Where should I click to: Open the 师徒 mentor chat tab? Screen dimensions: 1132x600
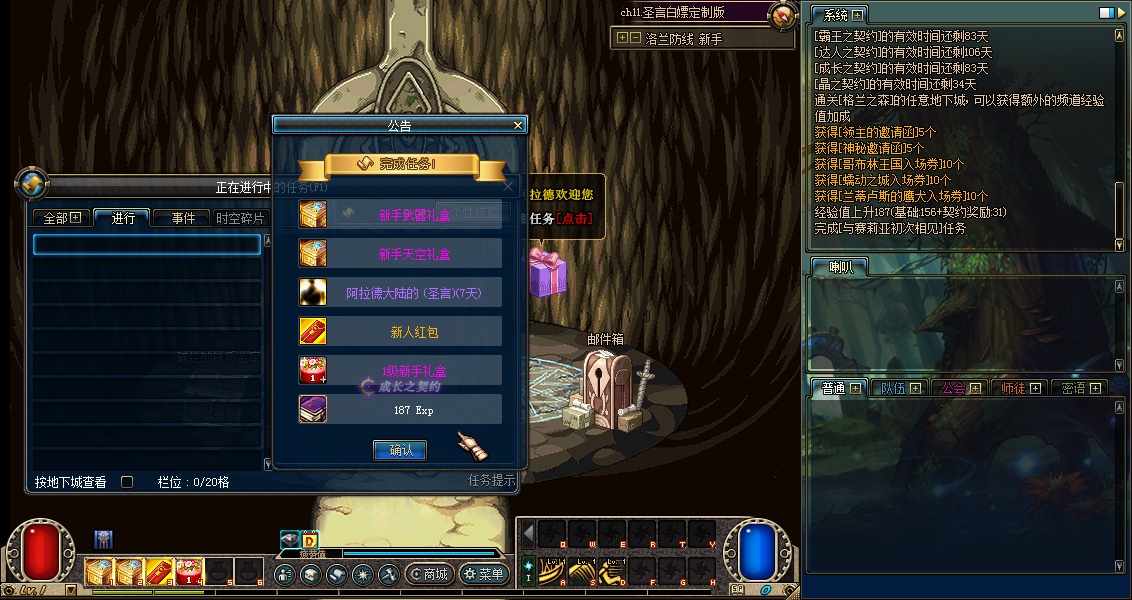[x=1021, y=388]
